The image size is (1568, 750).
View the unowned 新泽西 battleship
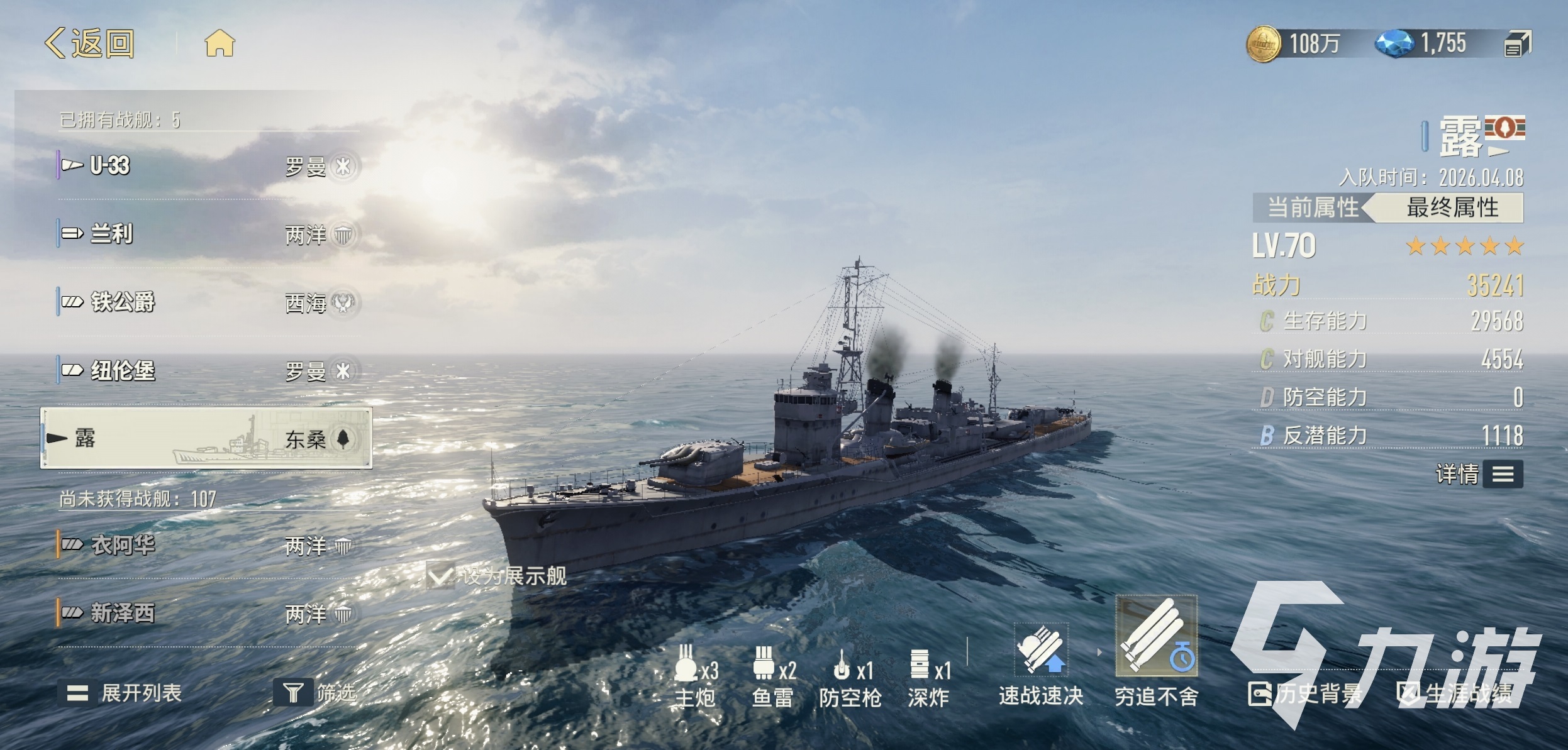click(x=208, y=613)
